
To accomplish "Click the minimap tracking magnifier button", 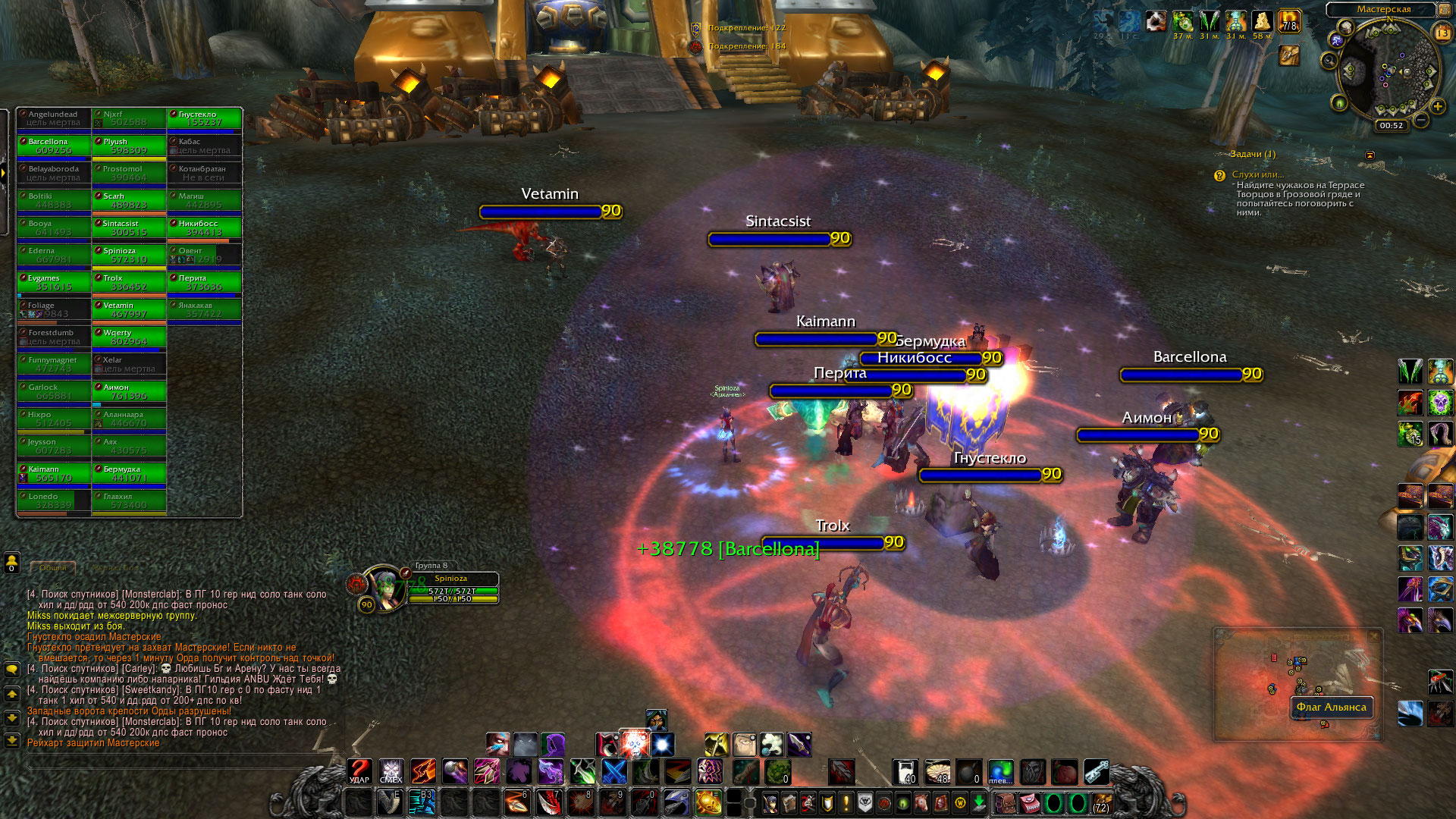I will click(x=1329, y=61).
